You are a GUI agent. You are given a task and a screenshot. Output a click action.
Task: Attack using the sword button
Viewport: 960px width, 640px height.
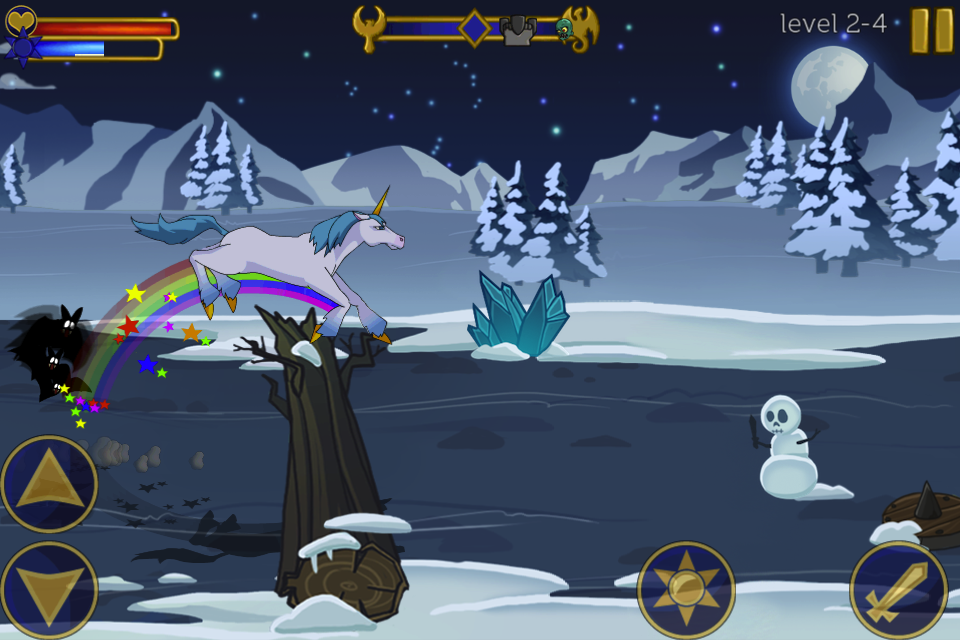point(898,590)
